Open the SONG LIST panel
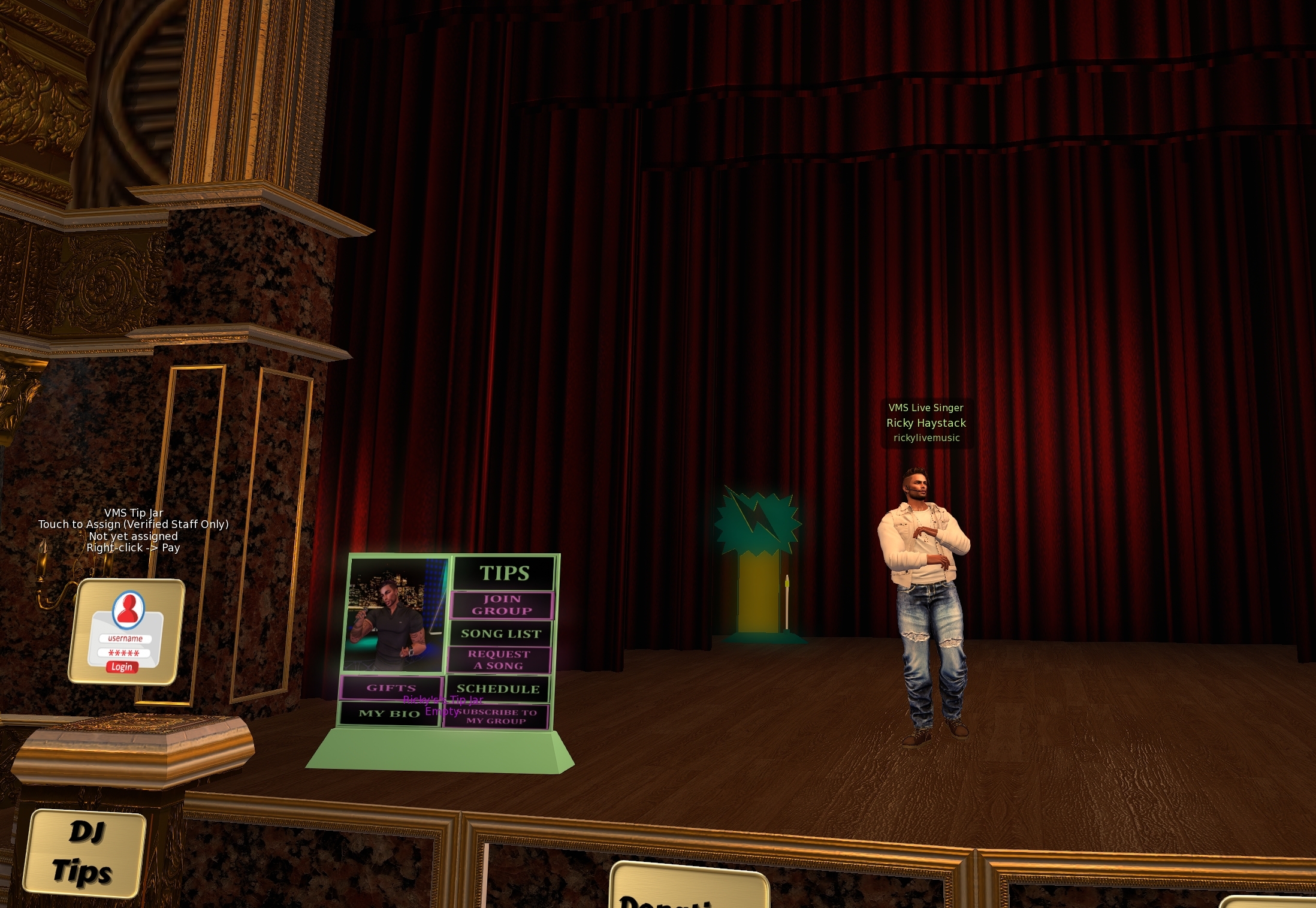The width and height of the screenshot is (1316, 908). pos(500,634)
